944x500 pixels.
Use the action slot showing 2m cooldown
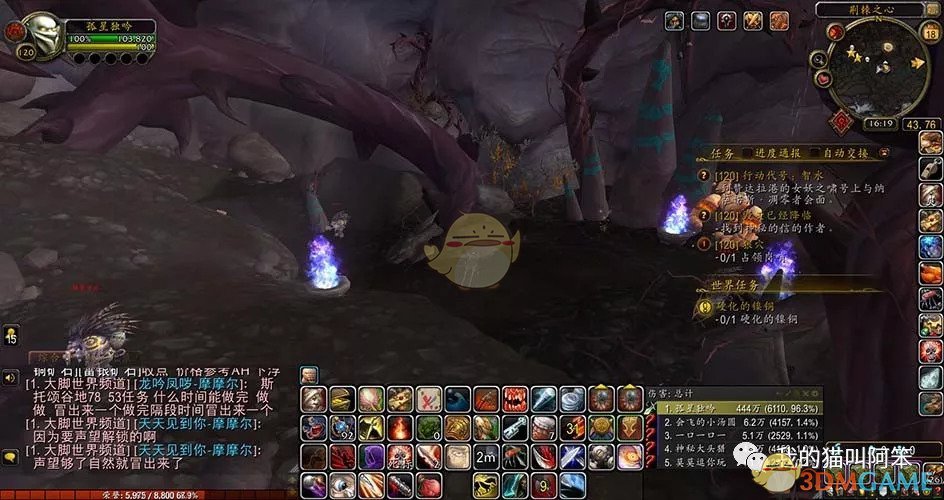click(x=487, y=458)
